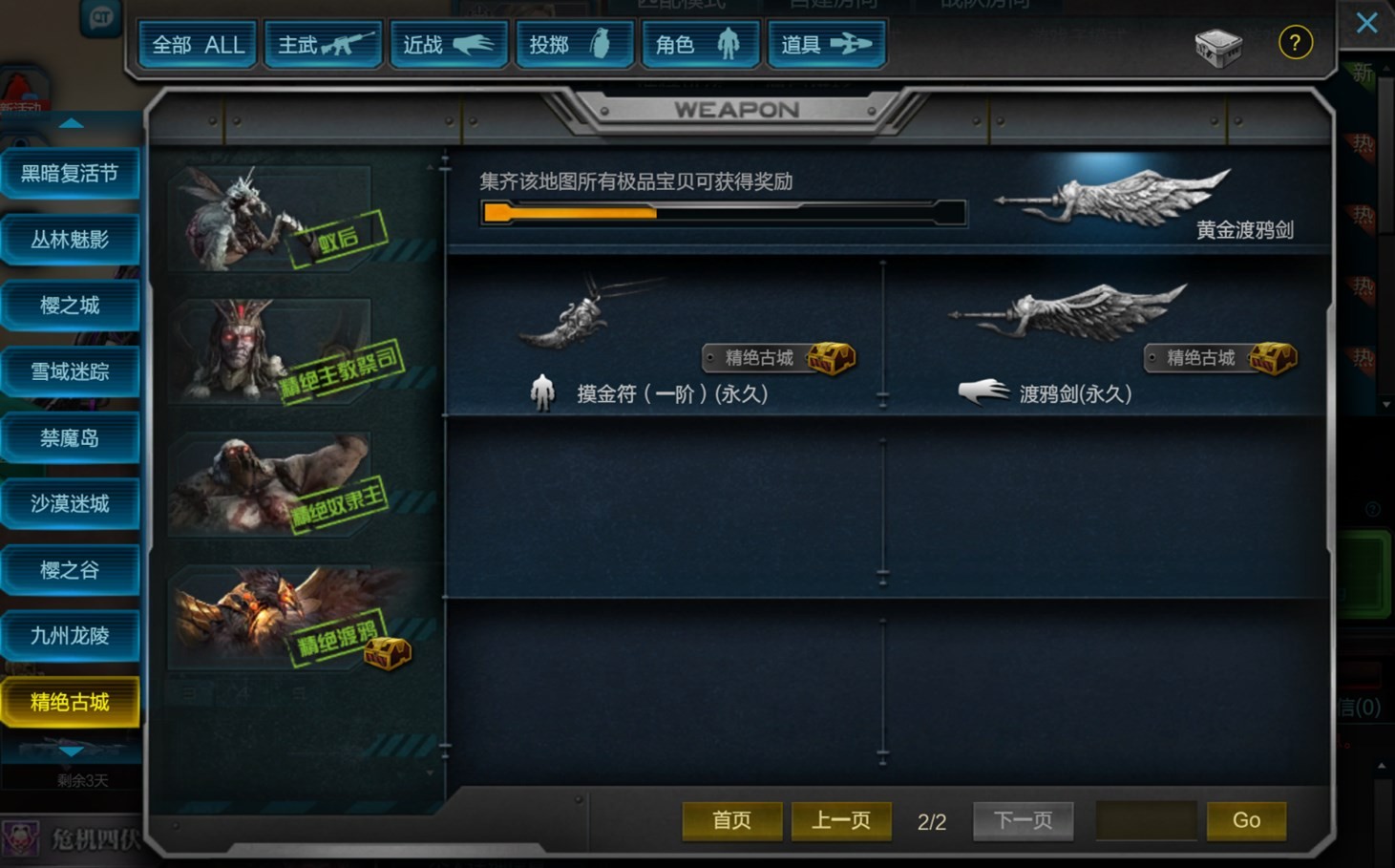Viewport: 1395px width, 868px height.
Task: Select the 黑暗复活节 map entry
Action: click(70, 174)
